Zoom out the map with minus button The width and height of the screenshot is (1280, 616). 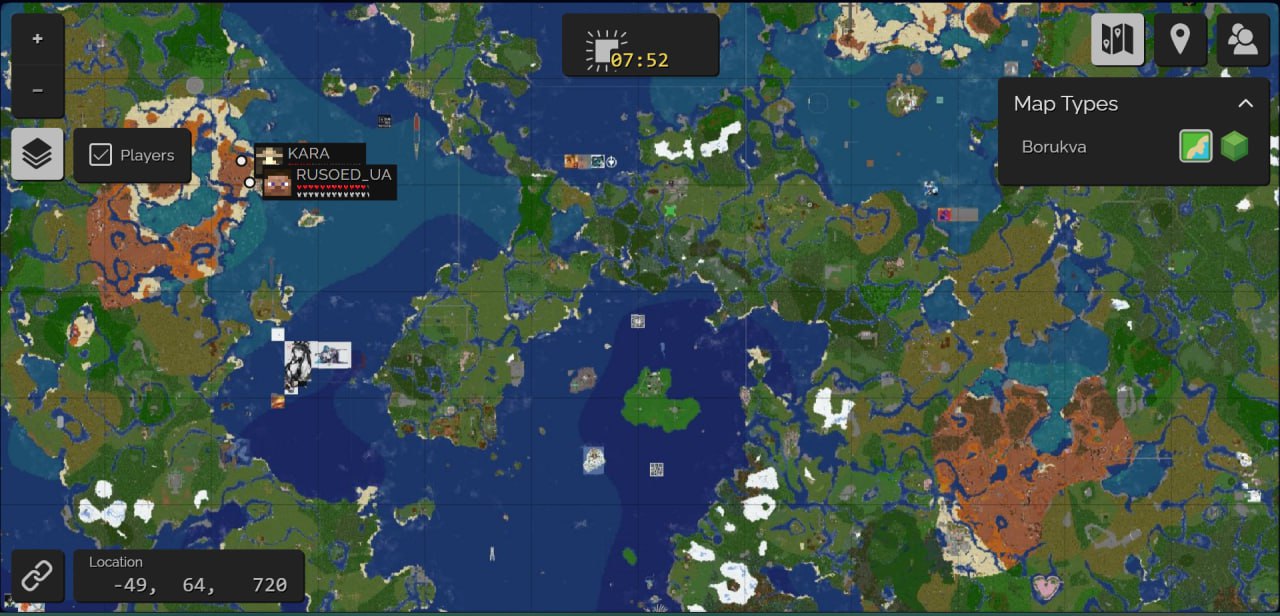38,91
